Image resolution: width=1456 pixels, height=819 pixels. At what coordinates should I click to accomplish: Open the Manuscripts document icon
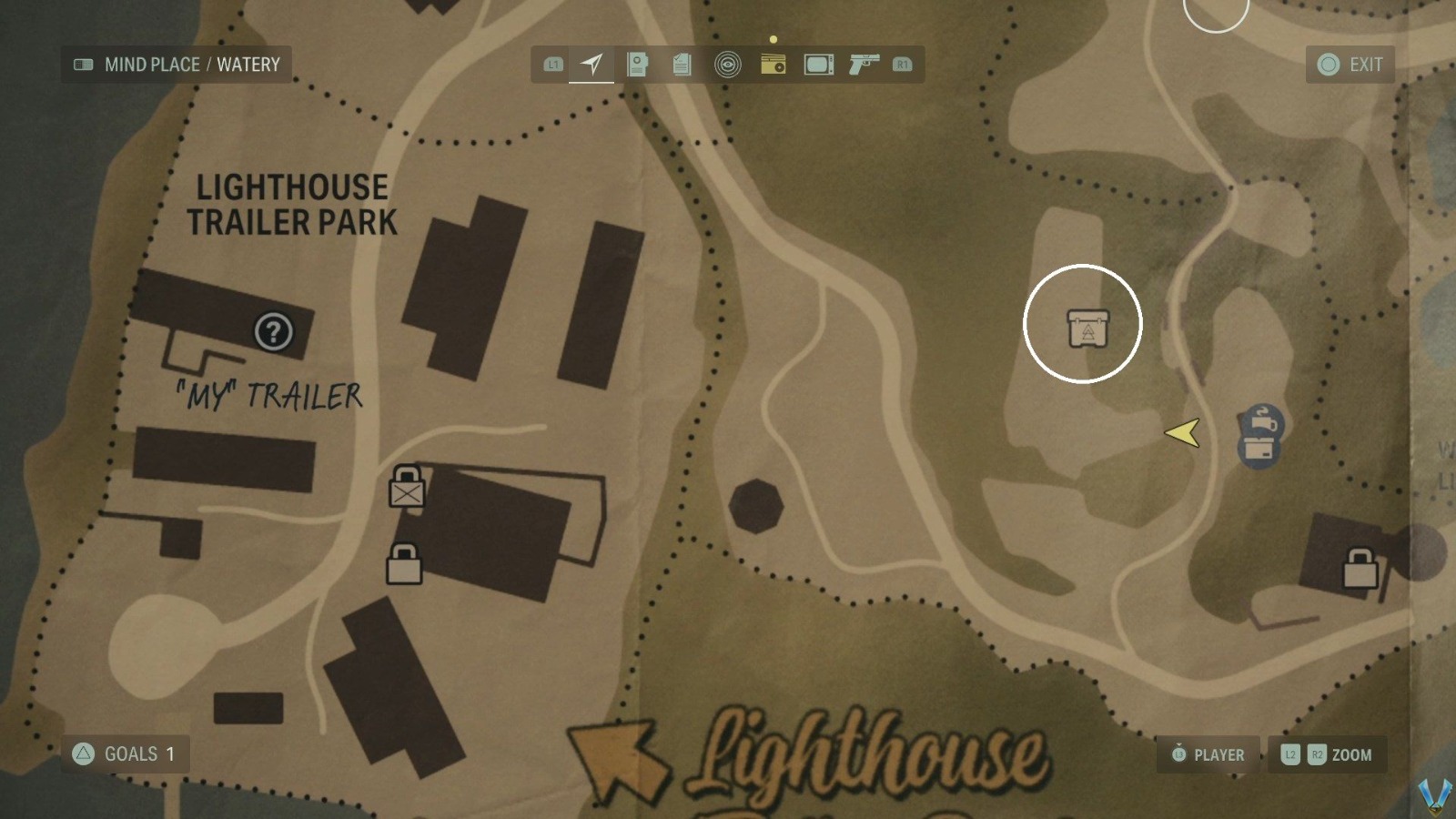(681, 64)
